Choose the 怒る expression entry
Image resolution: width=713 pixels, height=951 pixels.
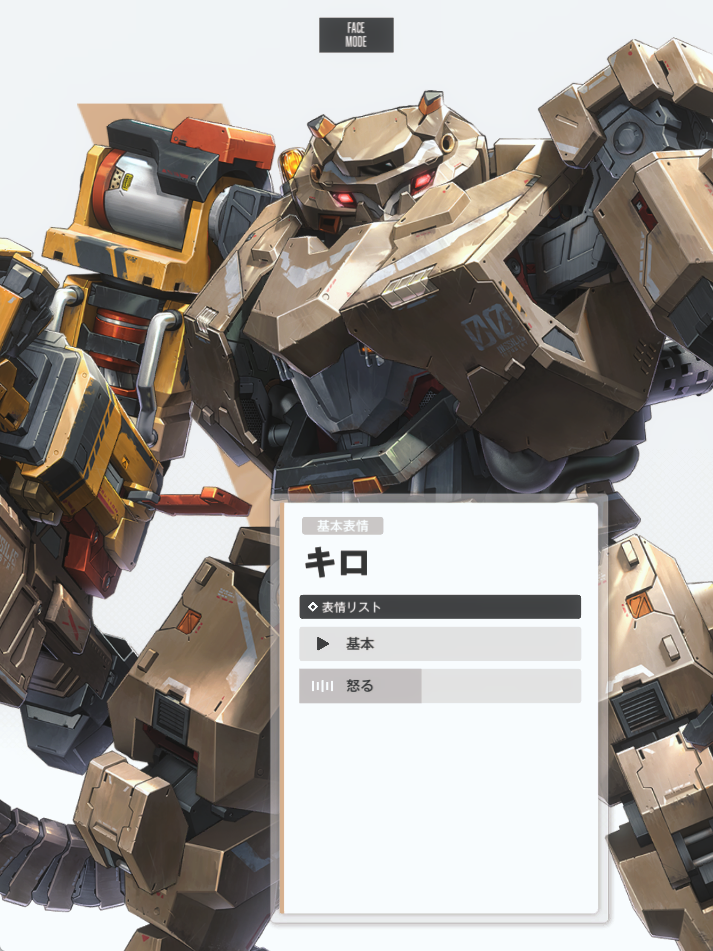pos(439,686)
